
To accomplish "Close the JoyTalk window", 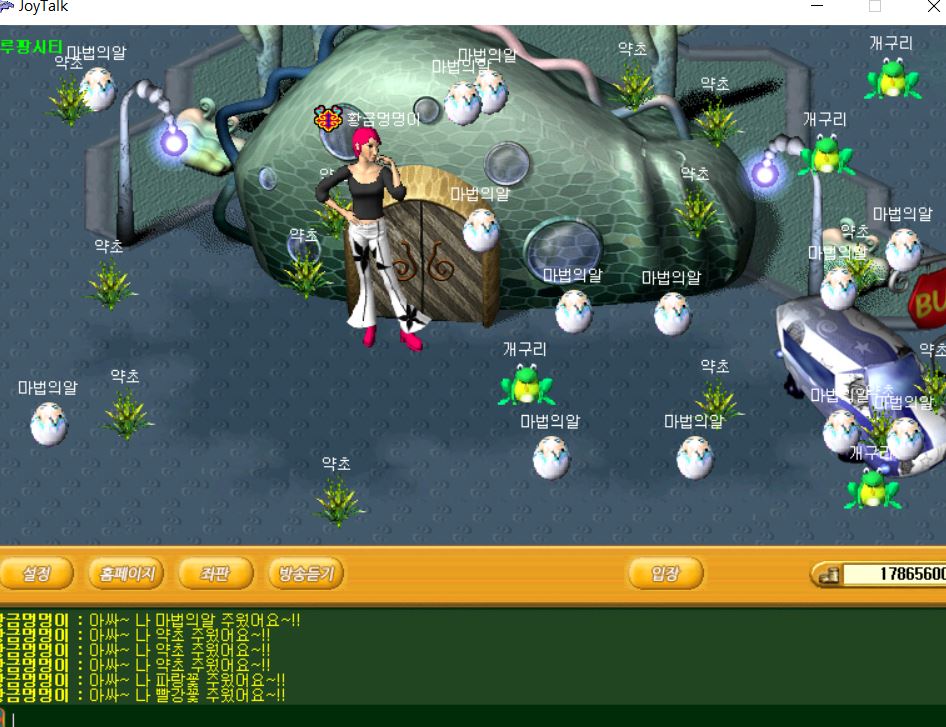I will (x=933, y=7).
